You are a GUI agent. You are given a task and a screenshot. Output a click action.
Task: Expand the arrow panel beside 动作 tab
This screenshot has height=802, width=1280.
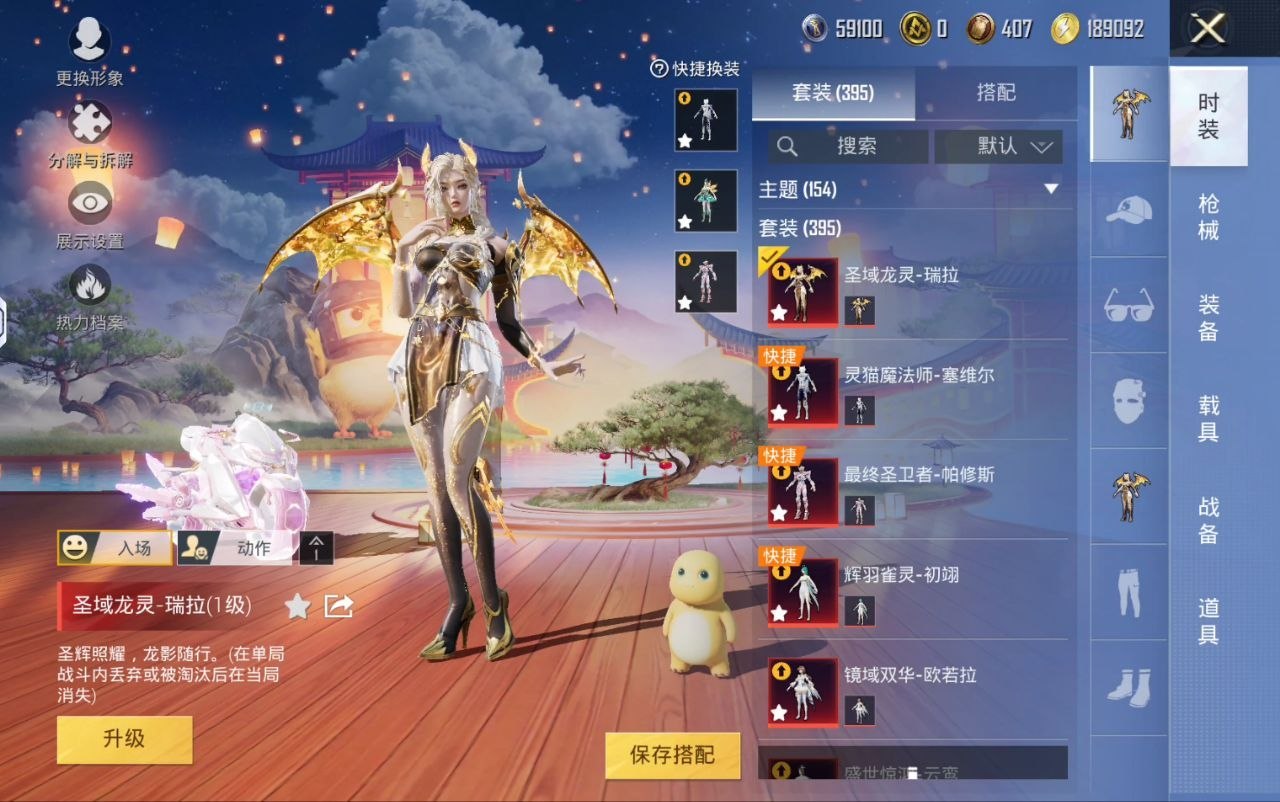click(316, 549)
